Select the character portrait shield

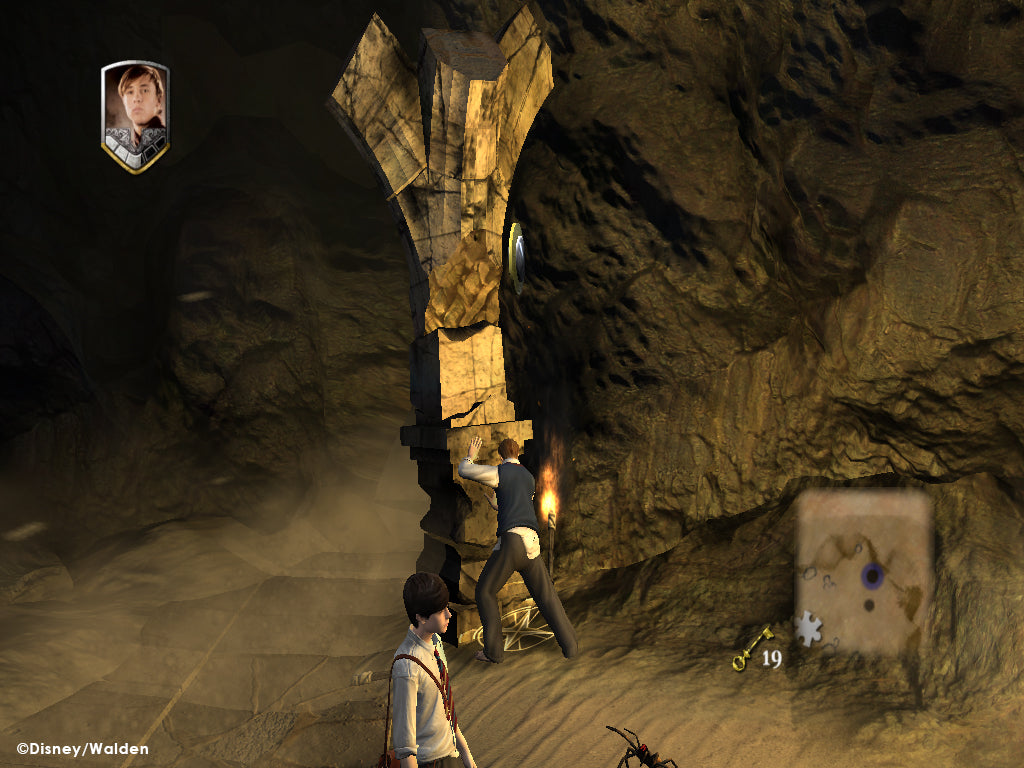[x=135, y=115]
